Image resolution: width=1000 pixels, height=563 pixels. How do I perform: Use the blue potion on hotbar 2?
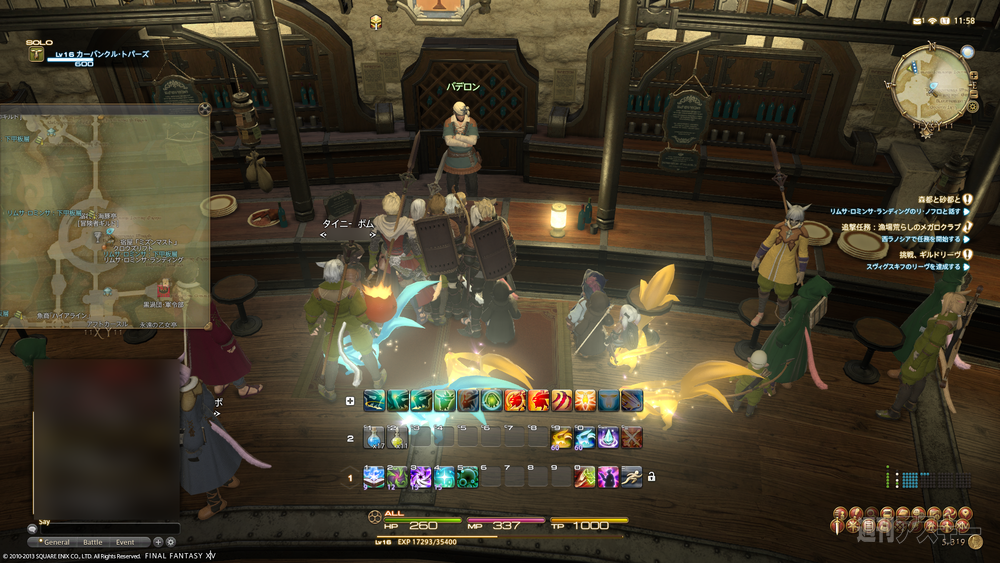tap(373, 437)
